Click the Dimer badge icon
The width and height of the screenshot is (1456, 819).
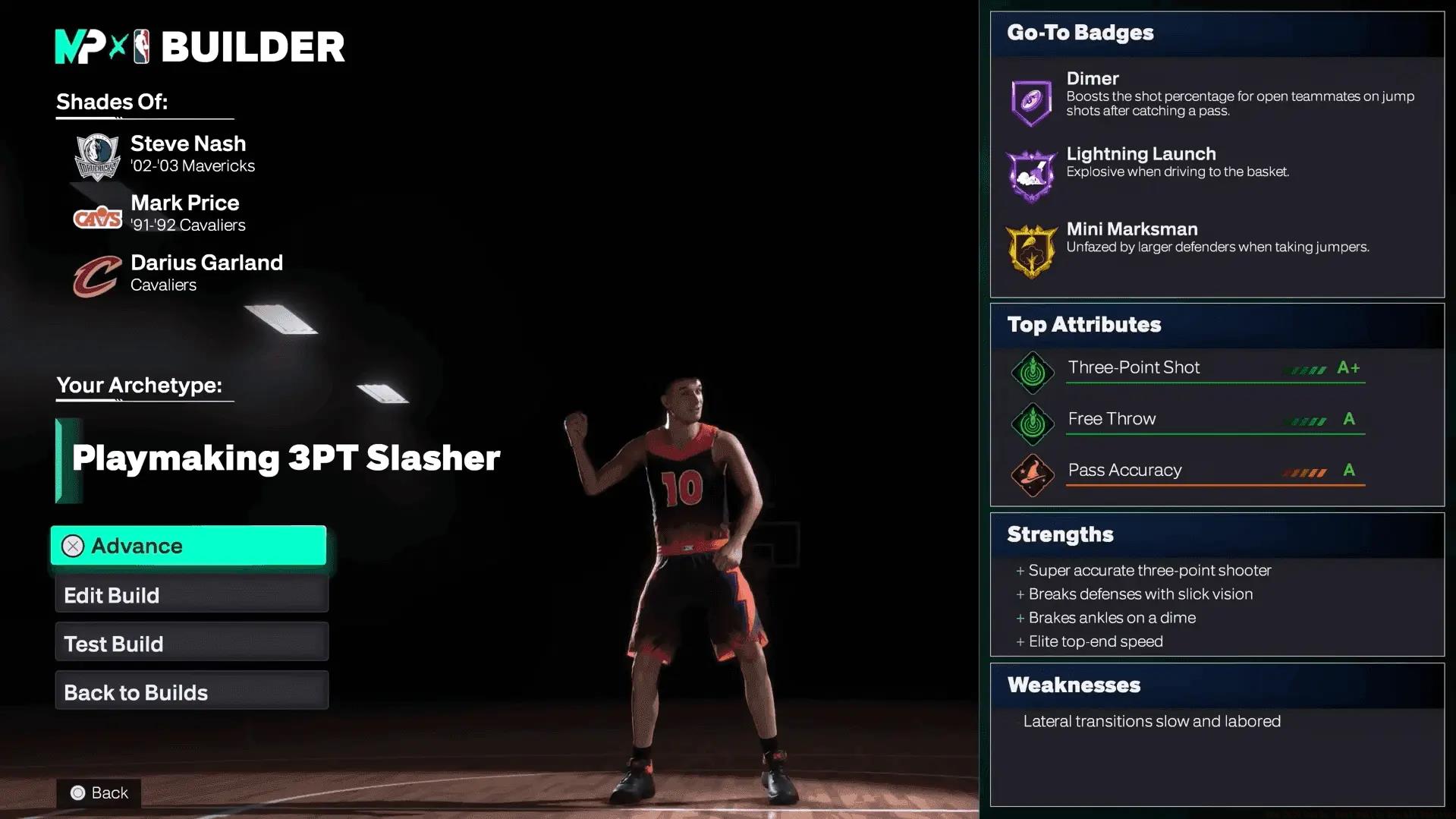point(1031,101)
